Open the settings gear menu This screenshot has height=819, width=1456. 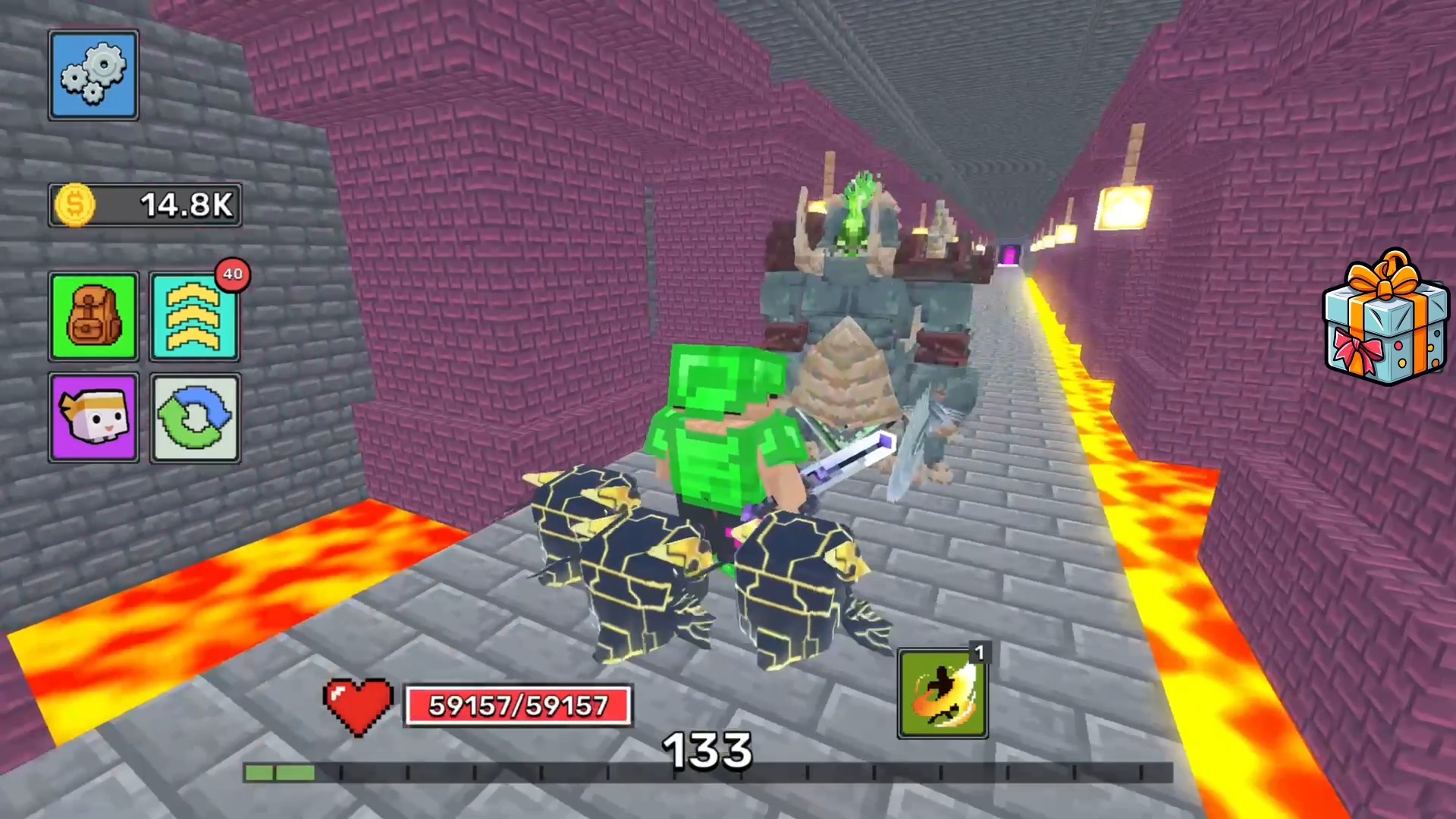tap(93, 74)
